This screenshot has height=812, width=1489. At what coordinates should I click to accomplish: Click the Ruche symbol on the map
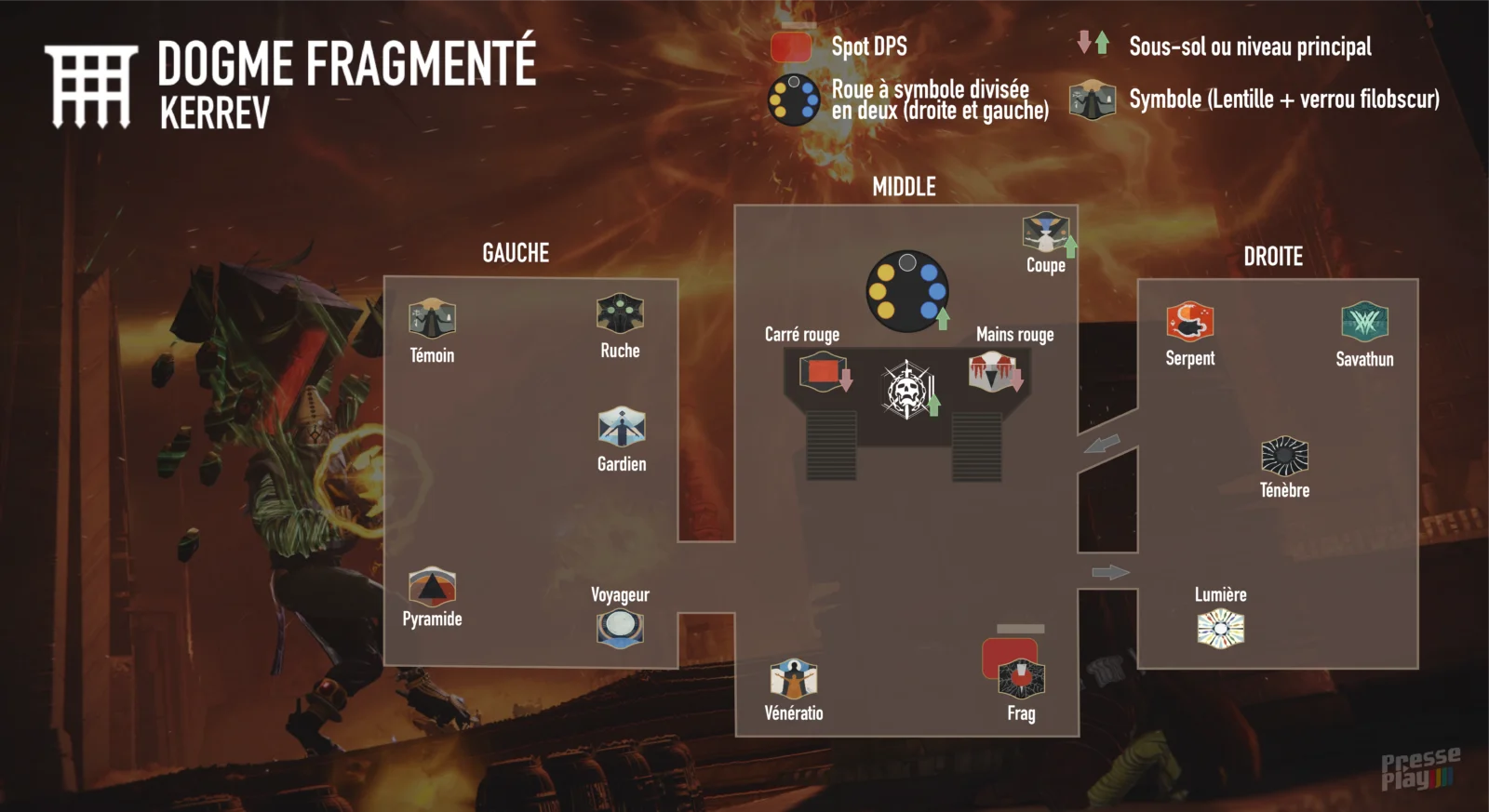pyautogui.click(x=620, y=313)
